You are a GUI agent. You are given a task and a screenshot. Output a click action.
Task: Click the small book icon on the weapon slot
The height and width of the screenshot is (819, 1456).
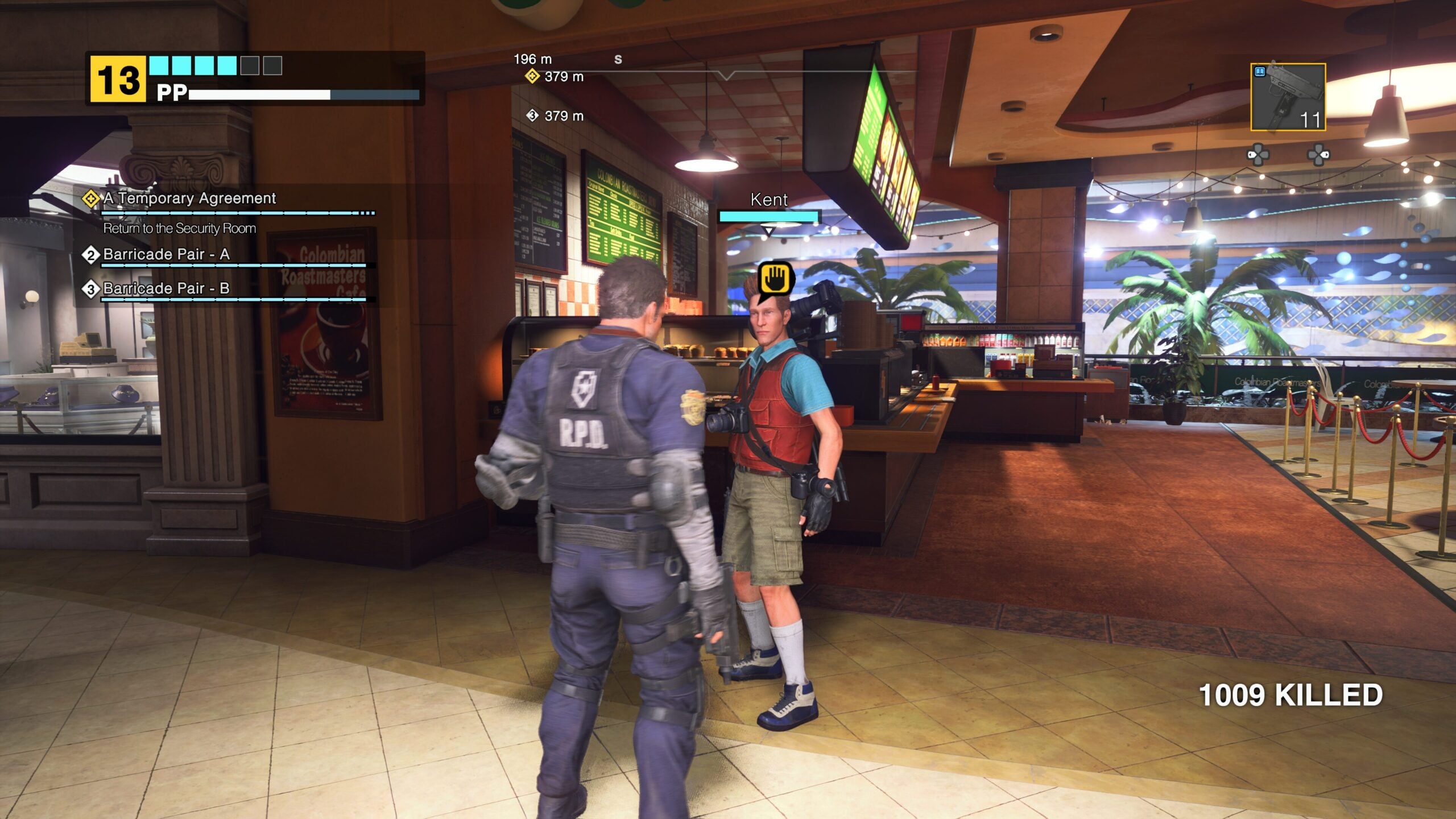pyautogui.click(x=1259, y=71)
